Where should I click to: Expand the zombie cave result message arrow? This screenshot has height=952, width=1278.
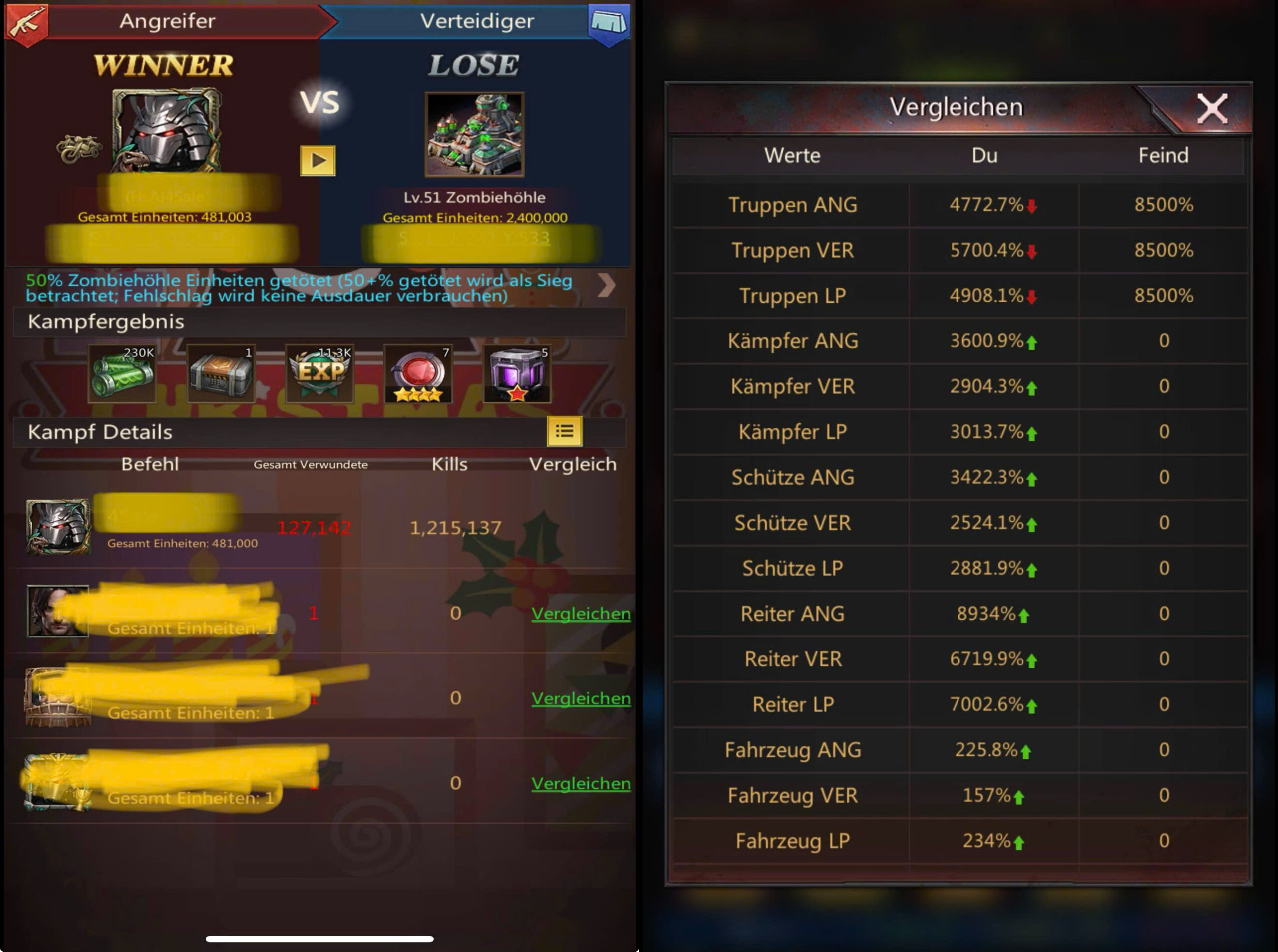click(606, 285)
